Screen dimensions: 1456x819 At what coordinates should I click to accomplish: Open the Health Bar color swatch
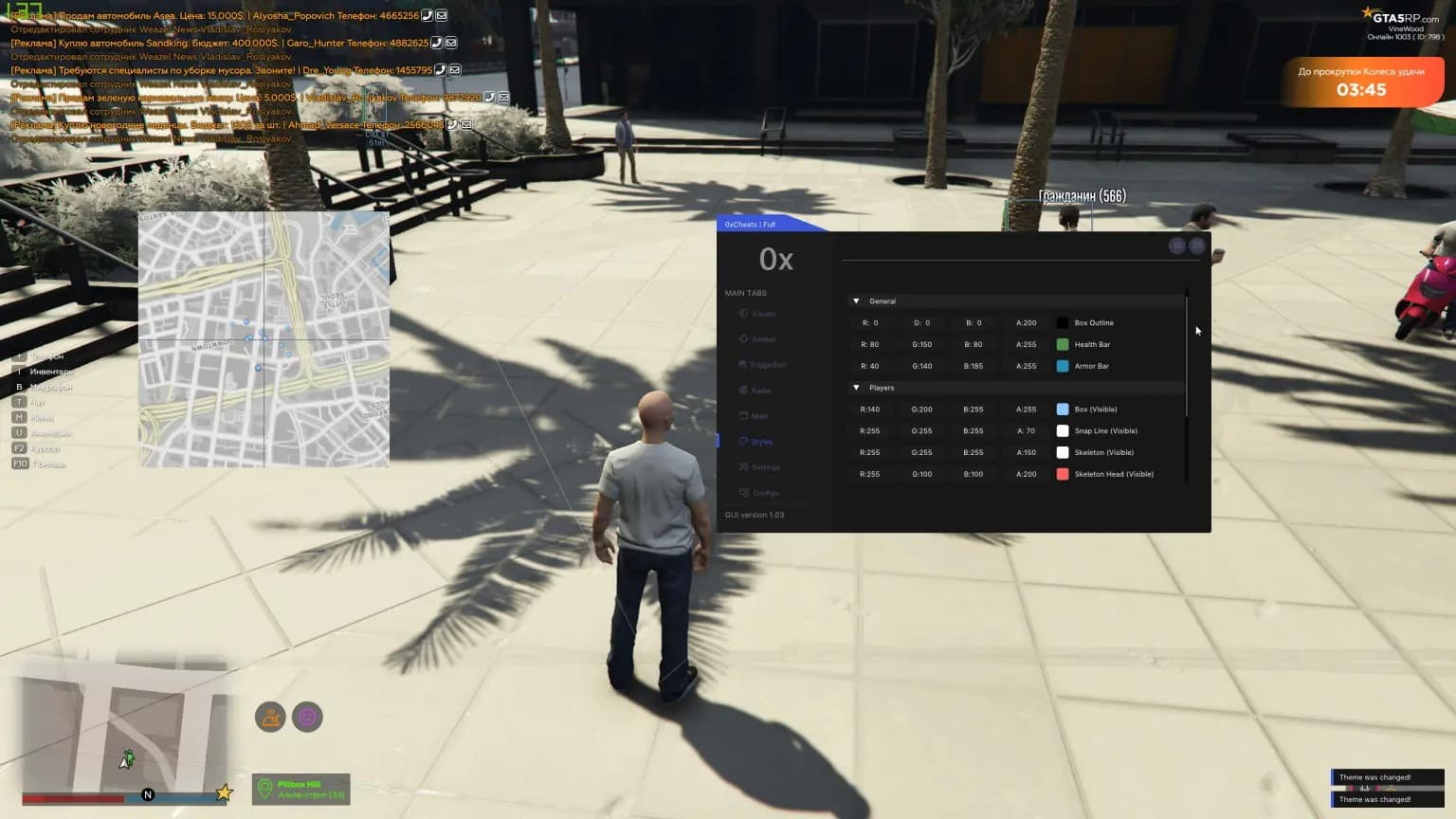click(1063, 344)
